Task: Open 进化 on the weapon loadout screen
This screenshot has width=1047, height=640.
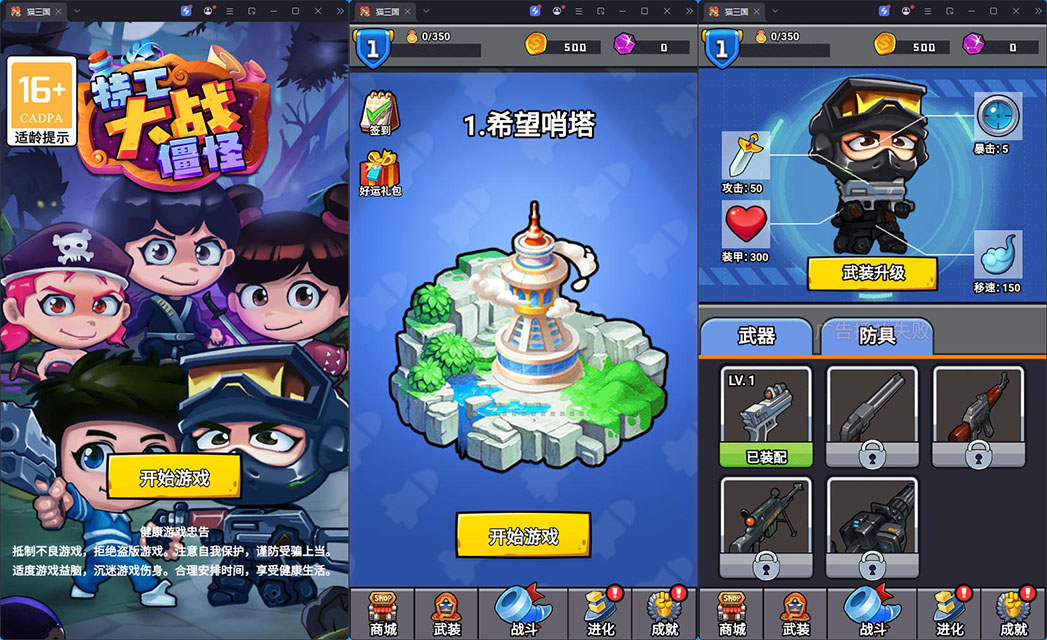Action: point(950,613)
